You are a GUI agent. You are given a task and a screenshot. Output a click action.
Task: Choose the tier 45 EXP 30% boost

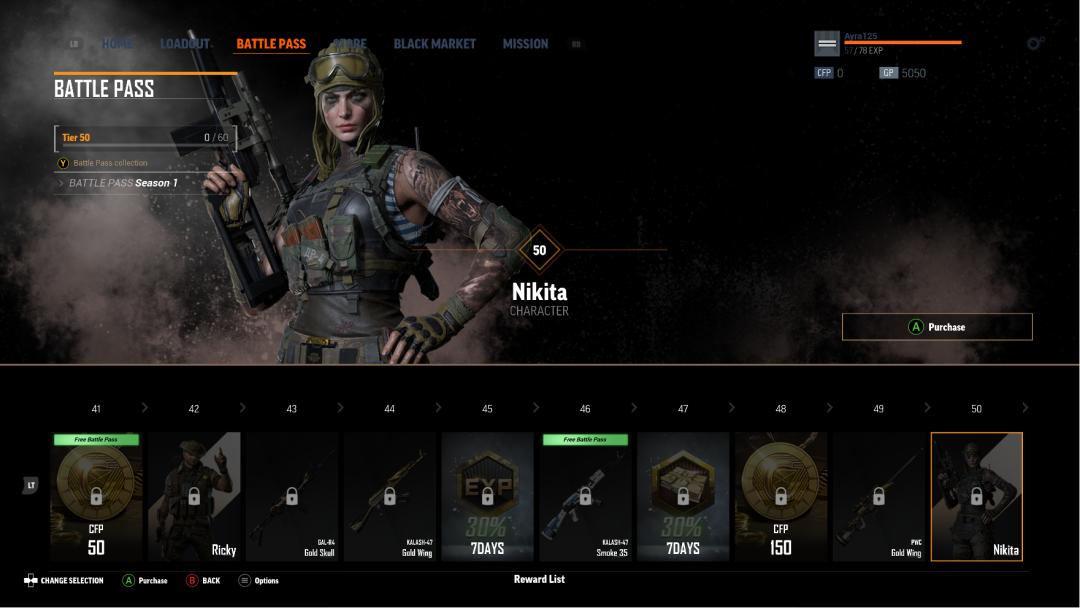click(x=487, y=496)
